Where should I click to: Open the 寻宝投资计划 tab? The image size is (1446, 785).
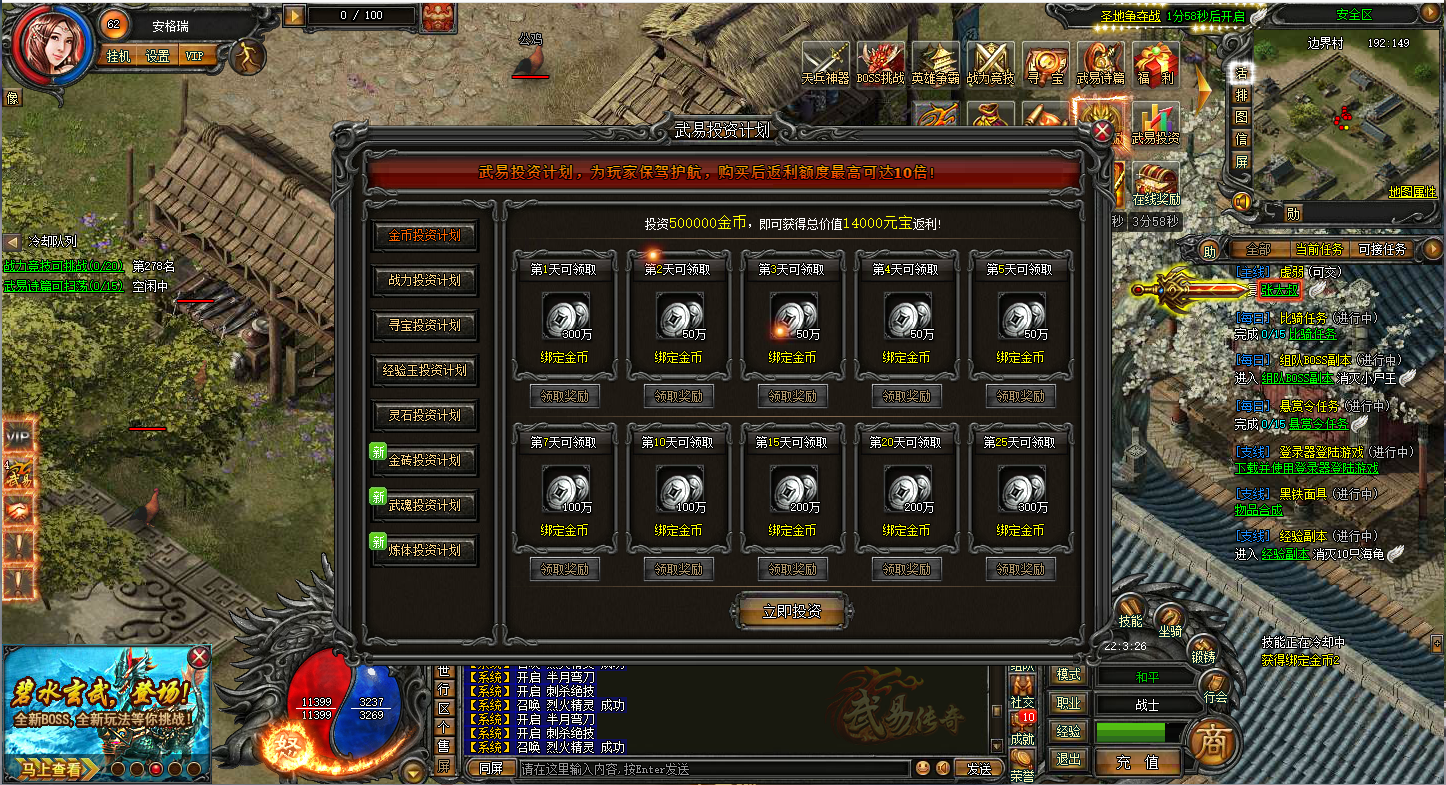425,326
